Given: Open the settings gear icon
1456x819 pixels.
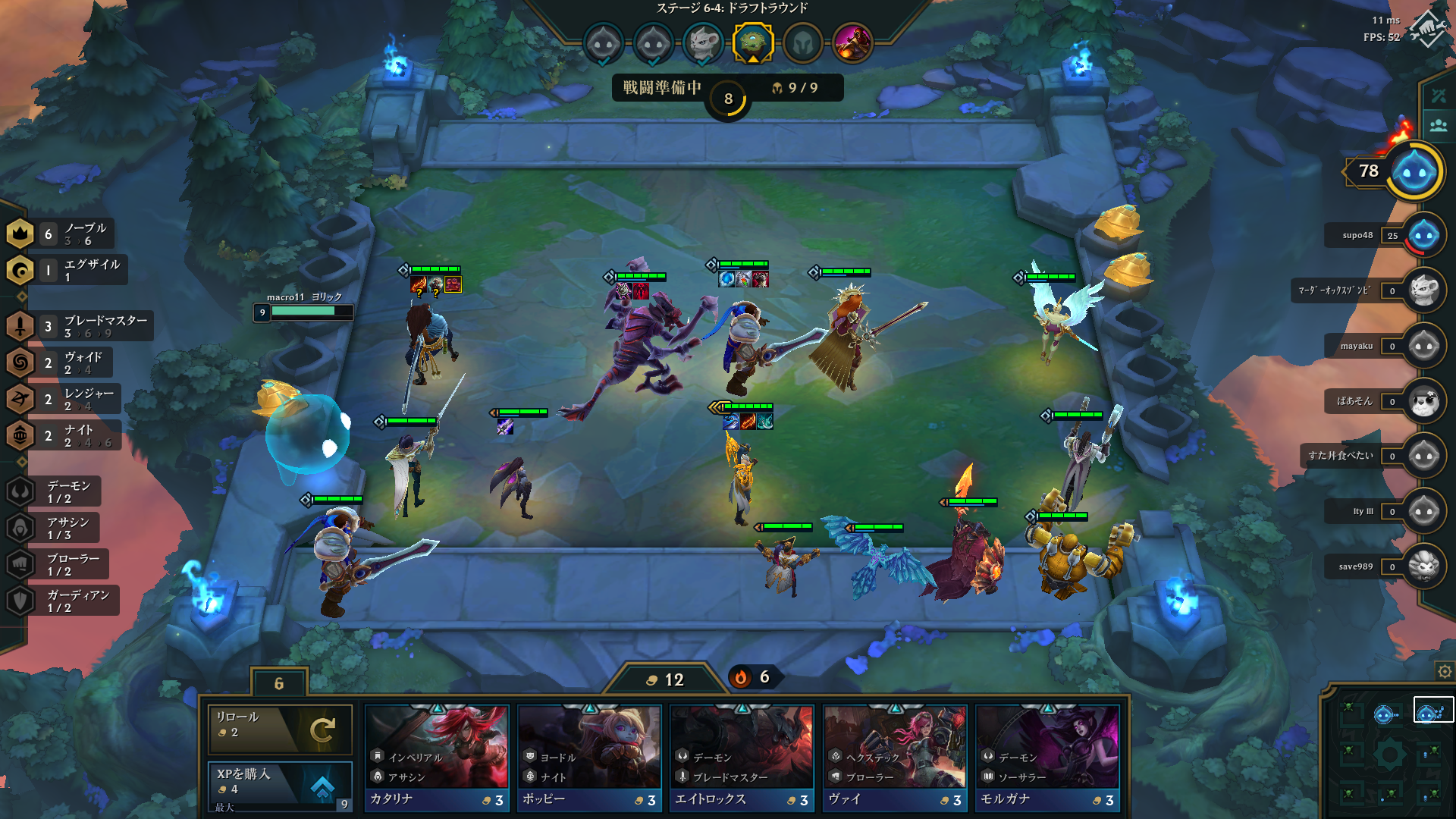Looking at the screenshot, I should pyautogui.click(x=1445, y=671).
